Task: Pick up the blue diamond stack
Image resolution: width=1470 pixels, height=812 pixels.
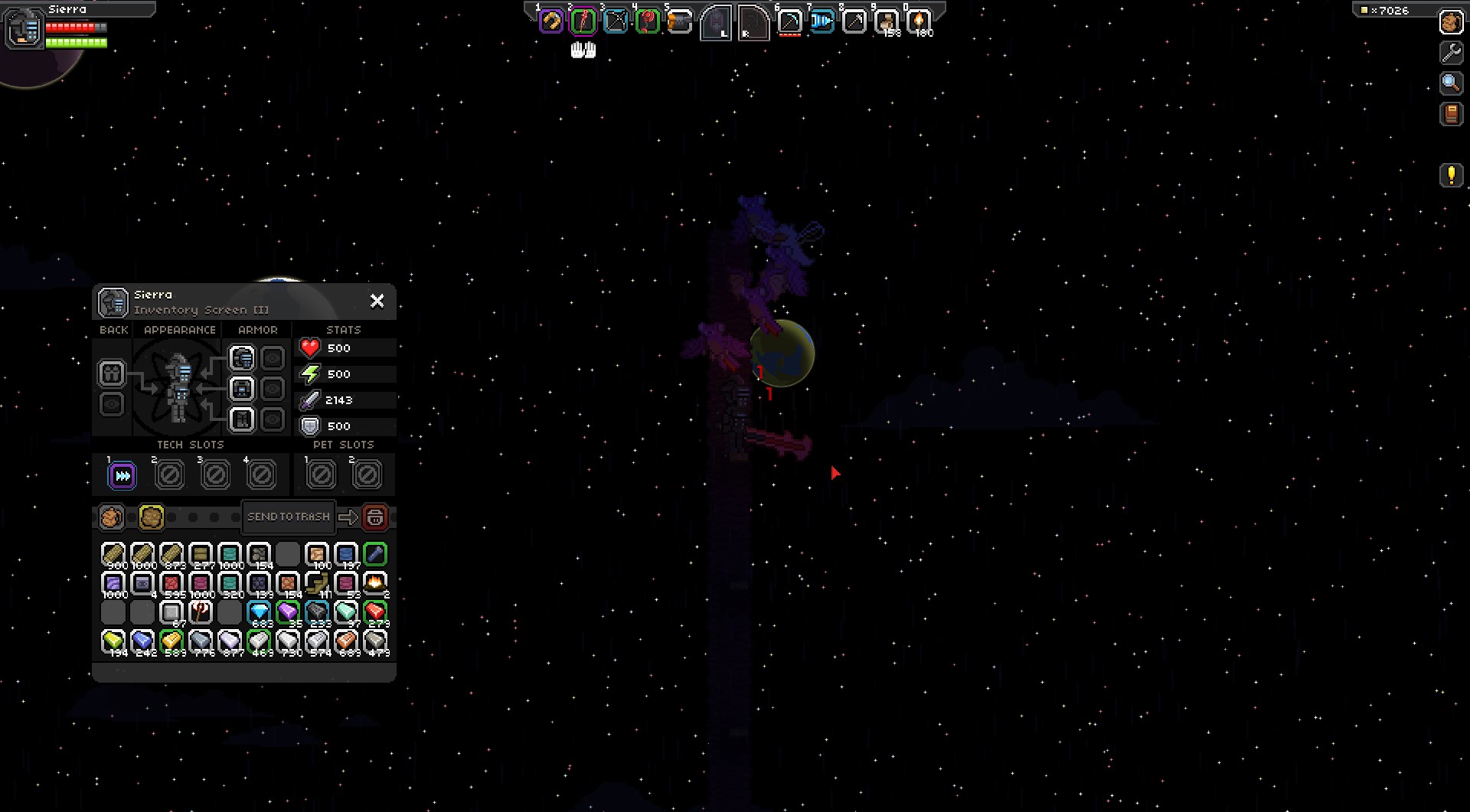Action: tap(260, 612)
